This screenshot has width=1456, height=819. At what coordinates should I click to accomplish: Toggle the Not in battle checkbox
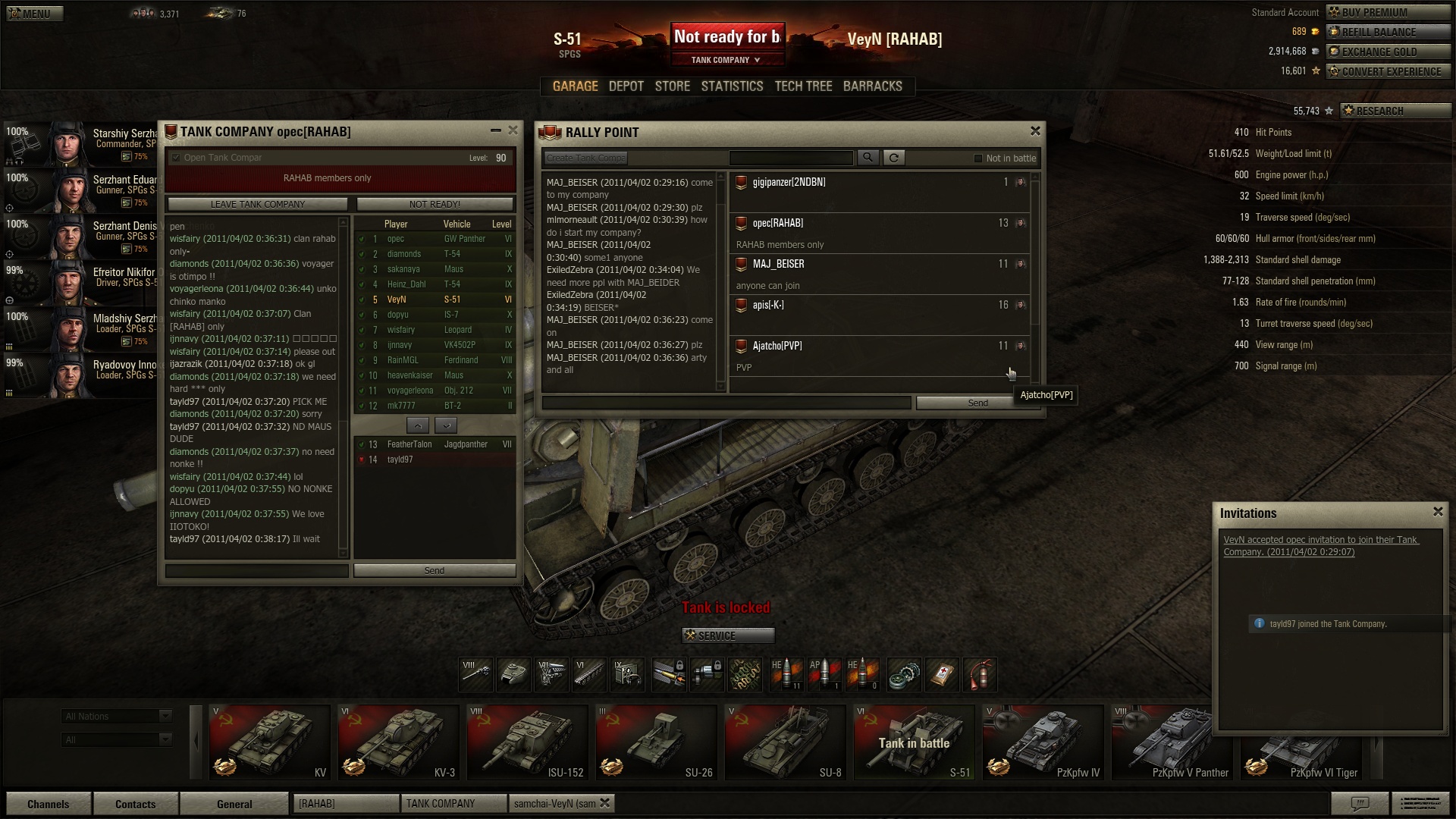pyautogui.click(x=978, y=158)
